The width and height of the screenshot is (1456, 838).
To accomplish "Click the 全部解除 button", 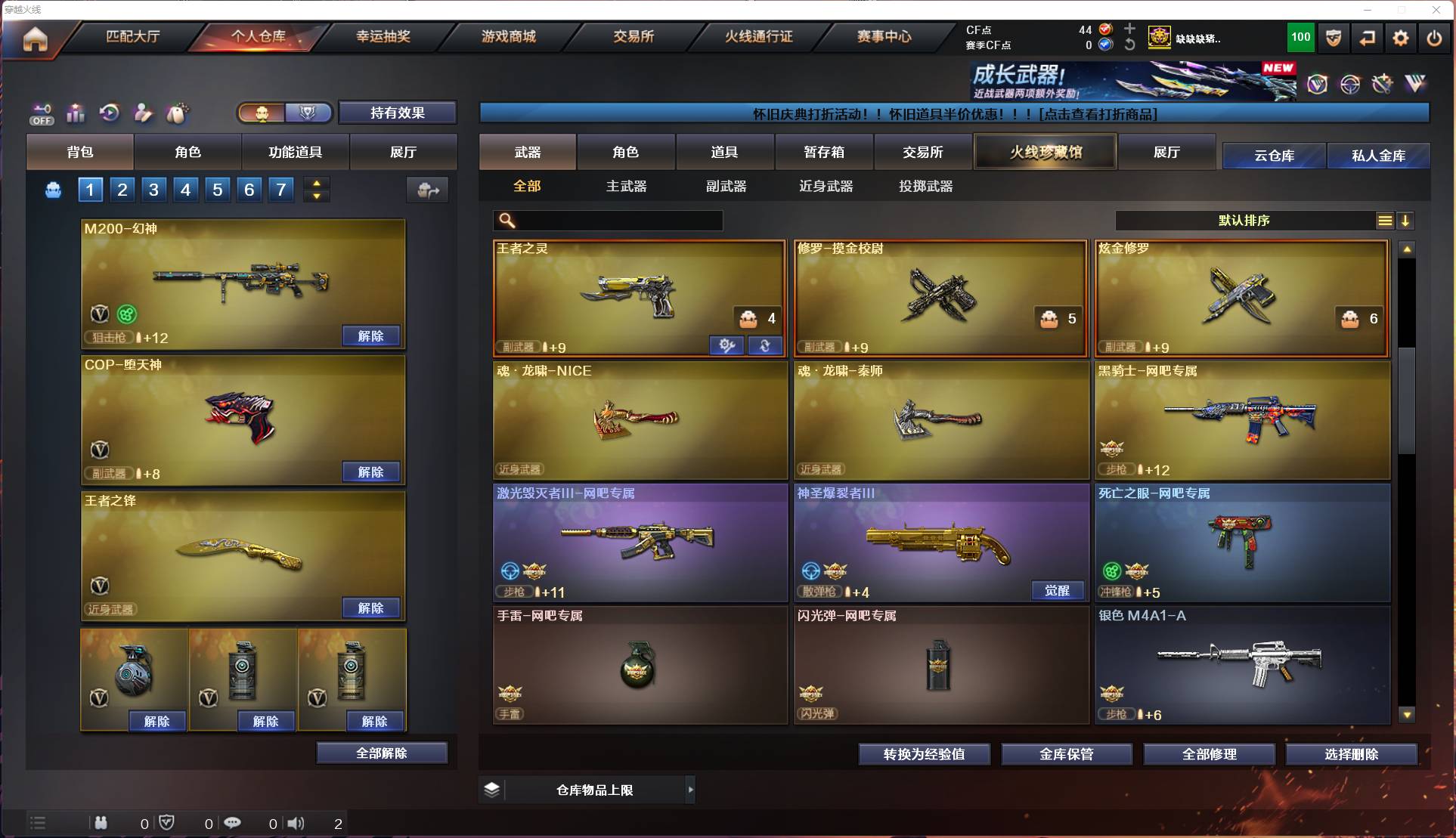I will tap(382, 753).
